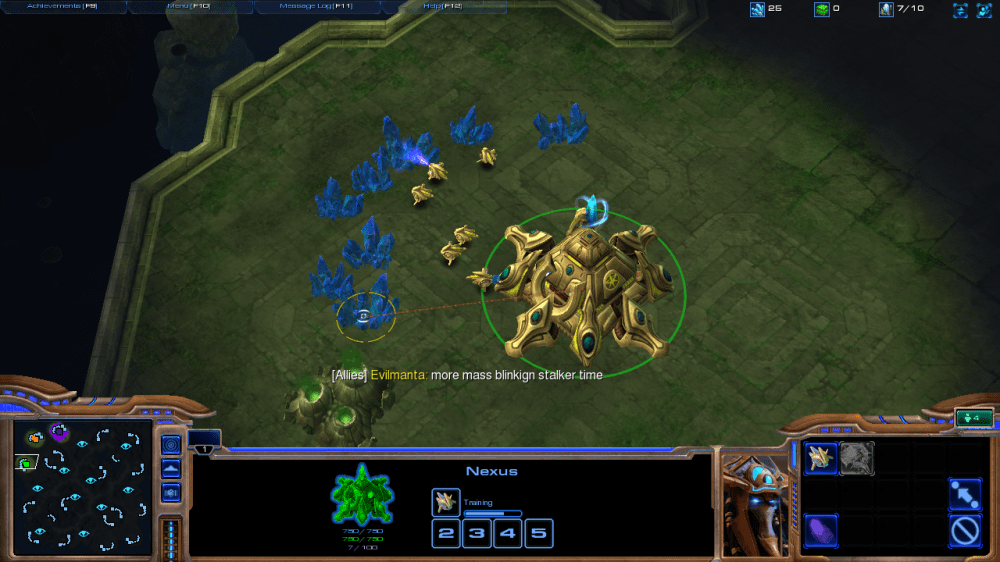Image resolution: width=1000 pixels, height=562 pixels.
Task: Open the game Menu
Action: pyautogui.click(x=189, y=6)
